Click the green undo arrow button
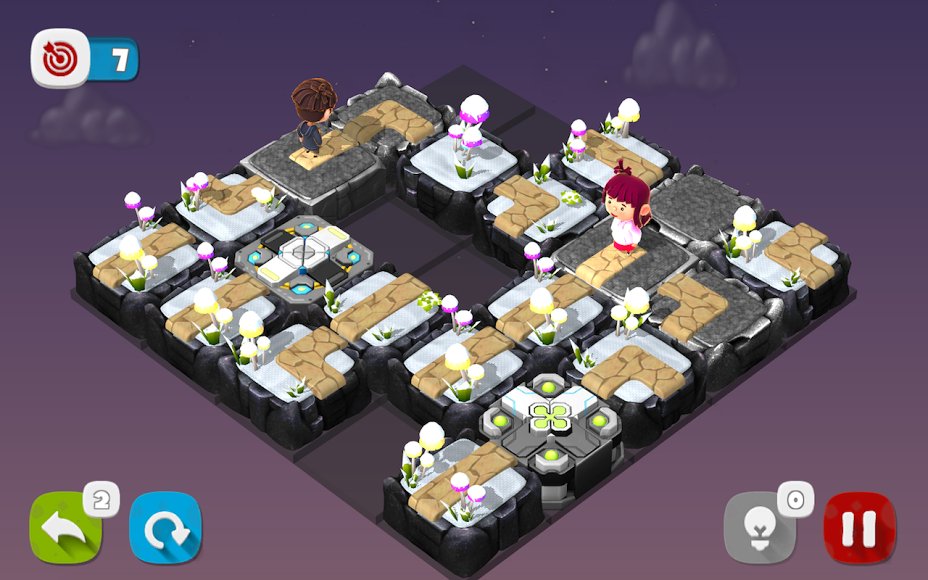Viewport: 928px width, 580px height. pyautogui.click(x=65, y=529)
